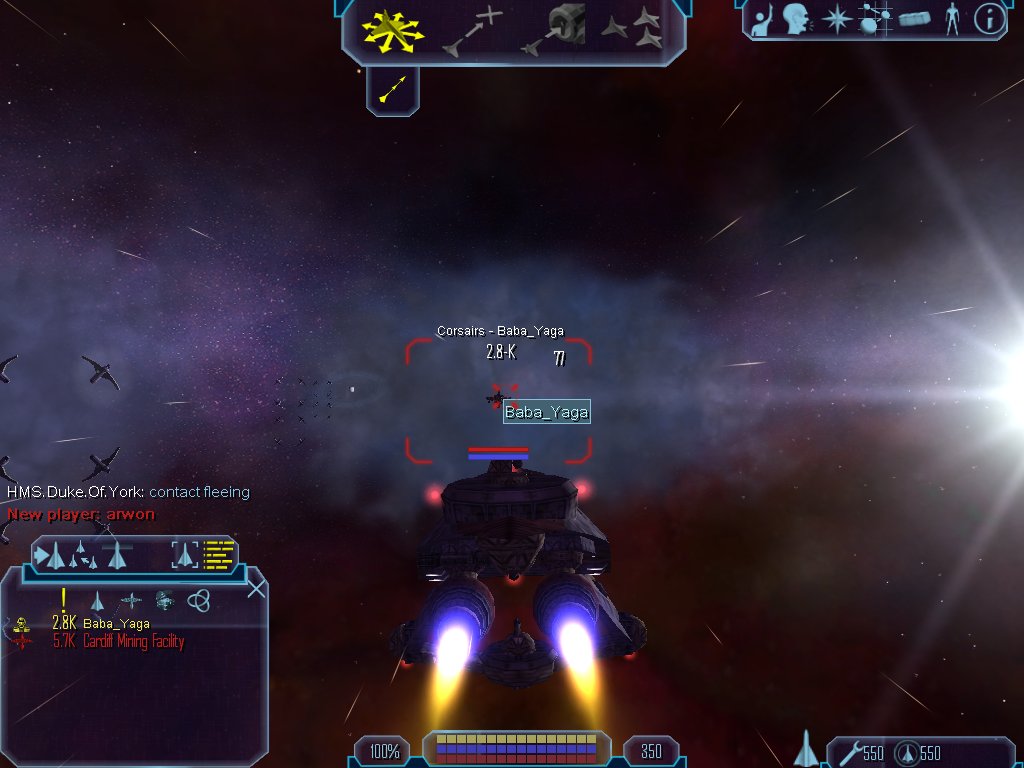Image resolution: width=1024 pixels, height=768 pixels.
Task: Open the system map grid icon
Action: coord(875,19)
